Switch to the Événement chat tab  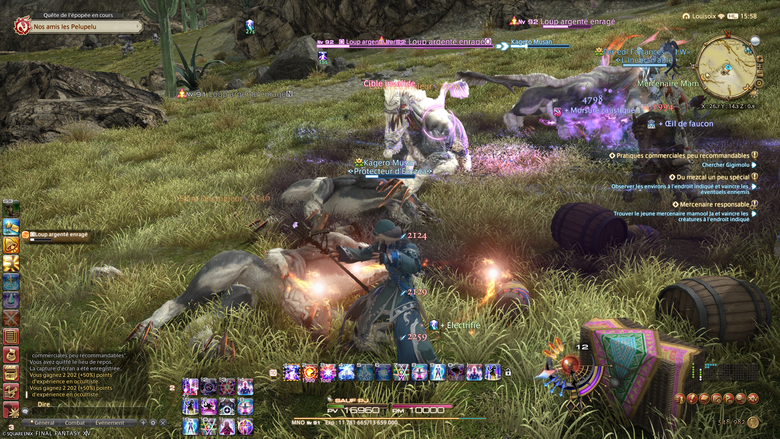[110, 423]
